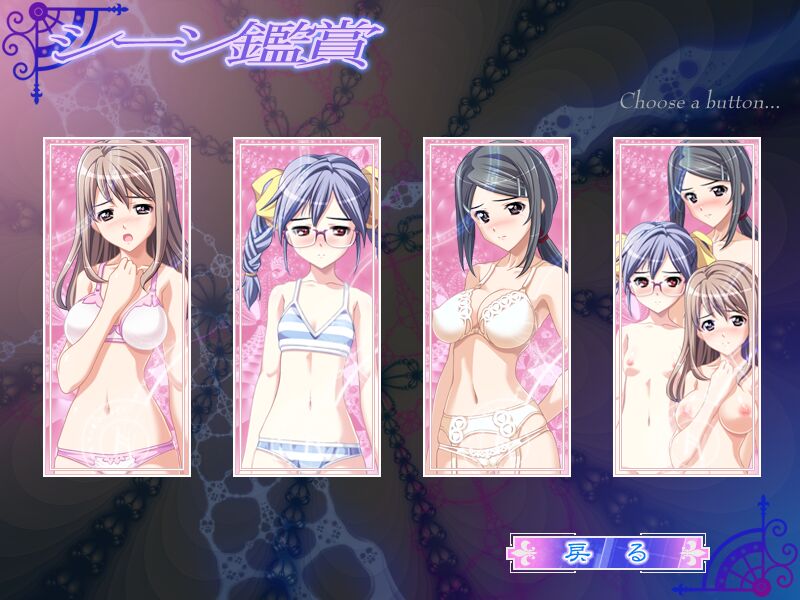Choose the glasses girl with yellow ribbons panel
The width and height of the screenshot is (800, 600).
click(307, 307)
